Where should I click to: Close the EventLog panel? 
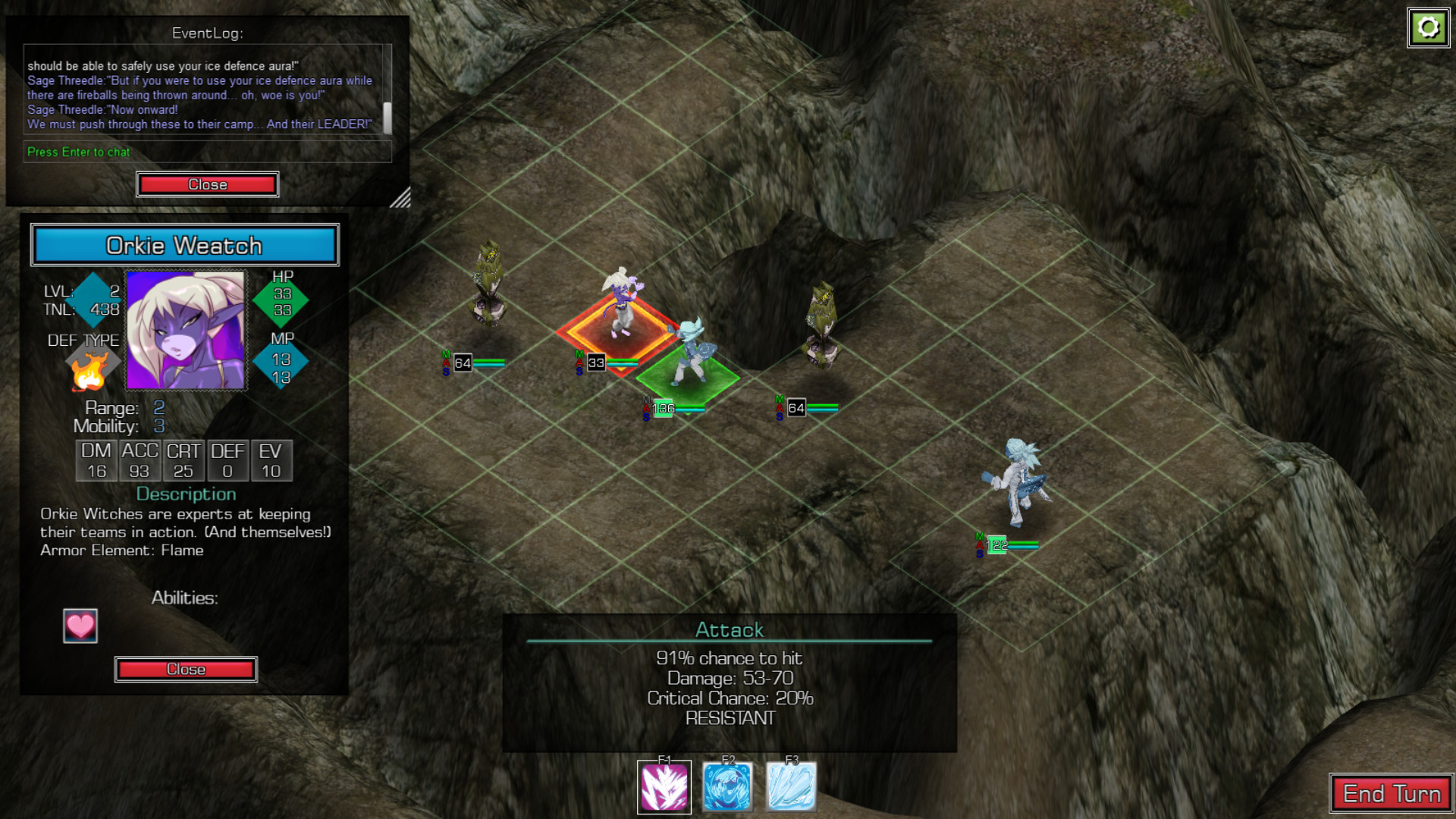(x=207, y=184)
